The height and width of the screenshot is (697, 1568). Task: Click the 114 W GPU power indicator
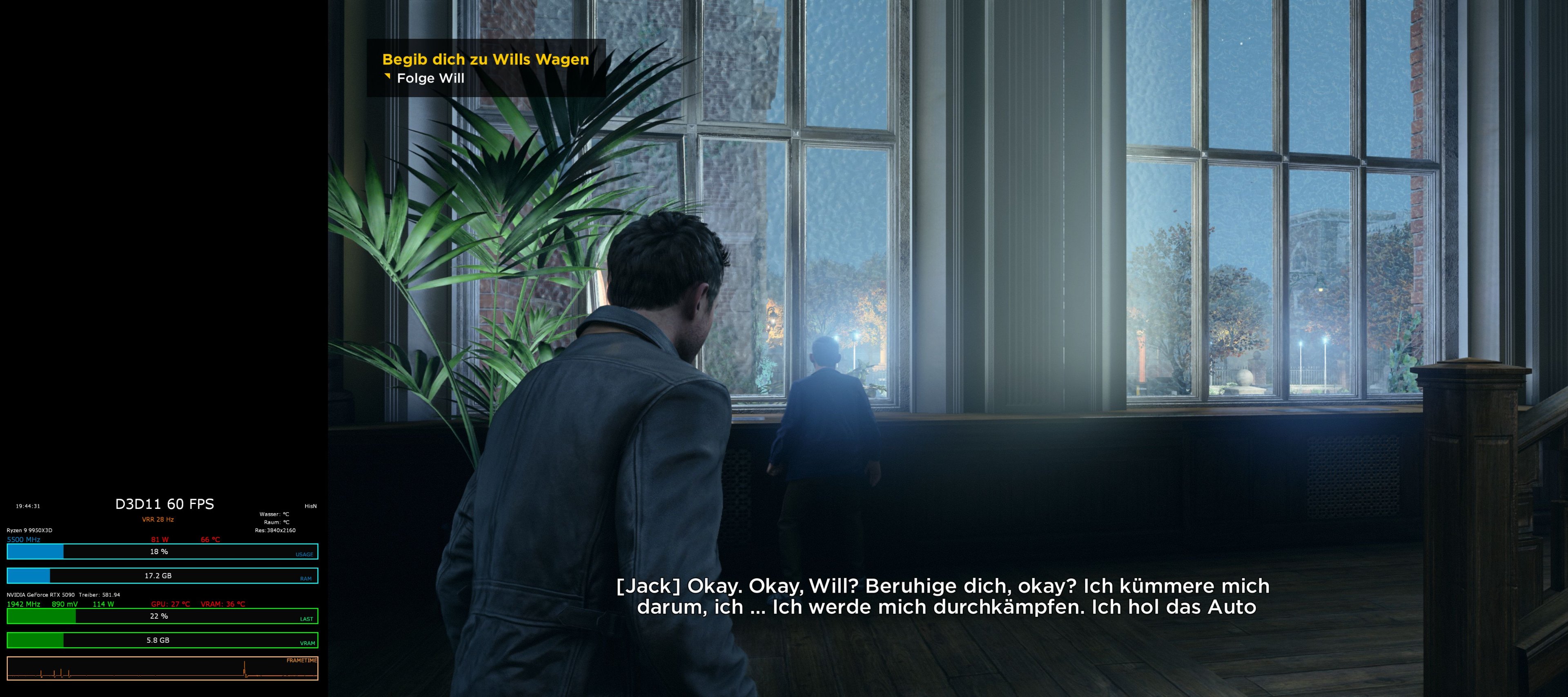(103, 604)
